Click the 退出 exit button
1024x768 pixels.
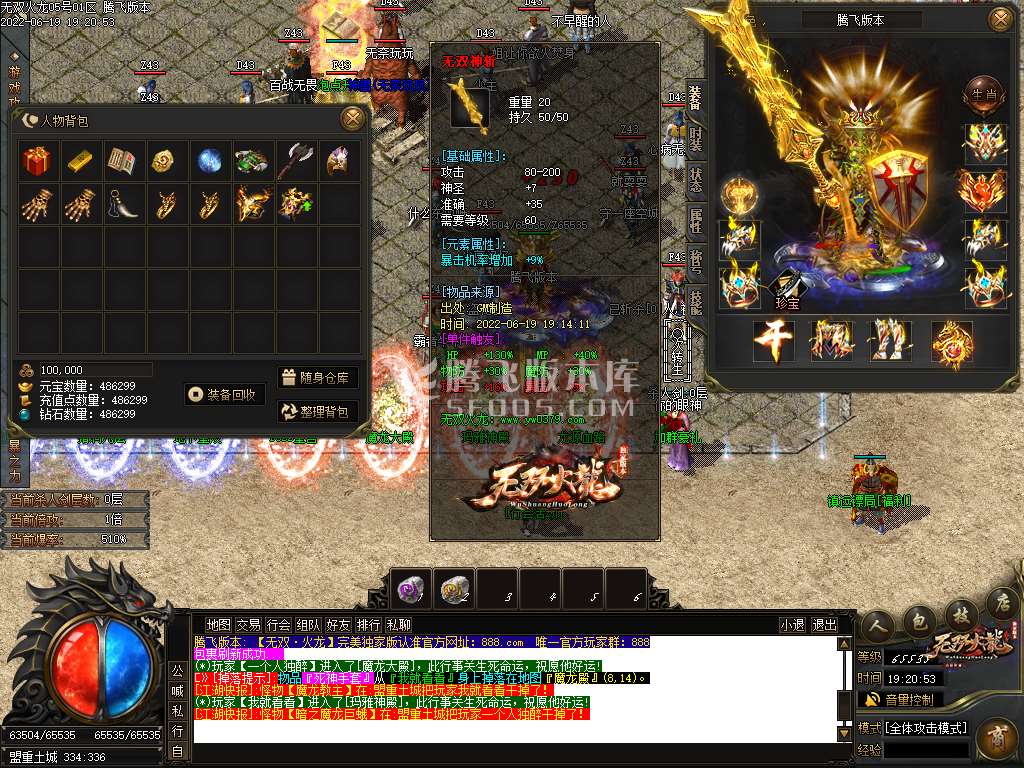coord(824,625)
